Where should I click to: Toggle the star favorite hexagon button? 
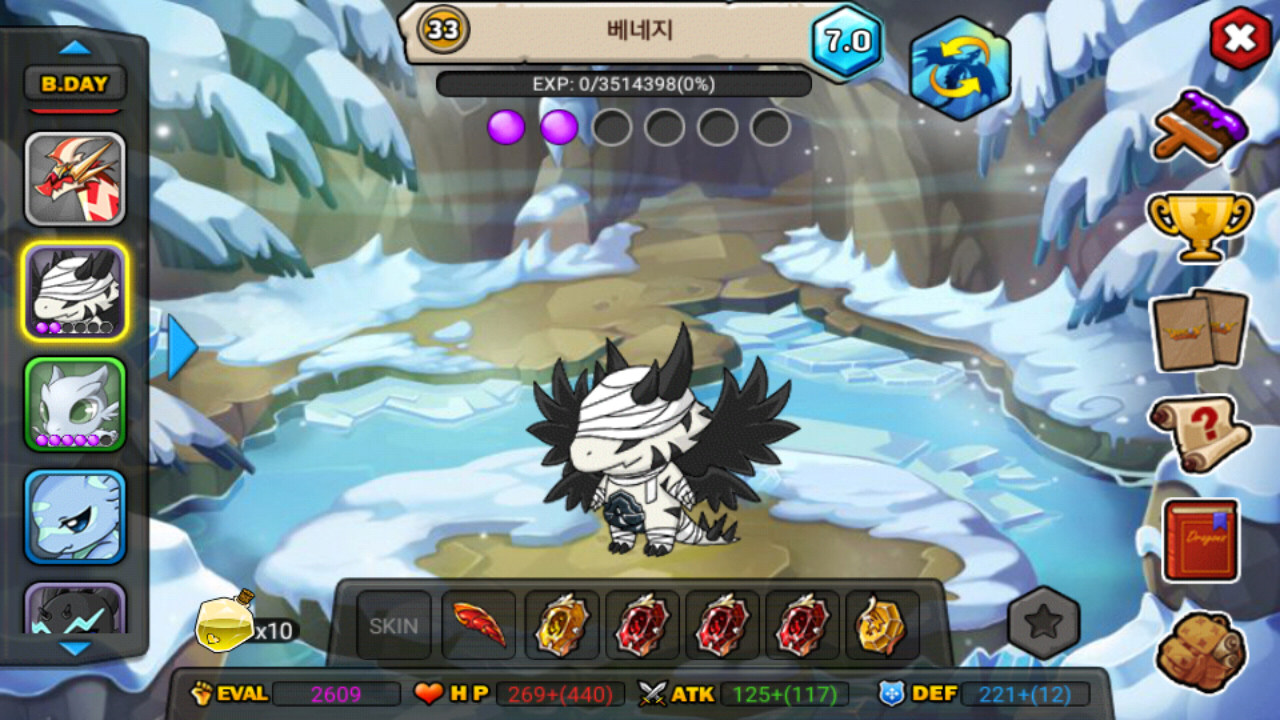click(1044, 624)
